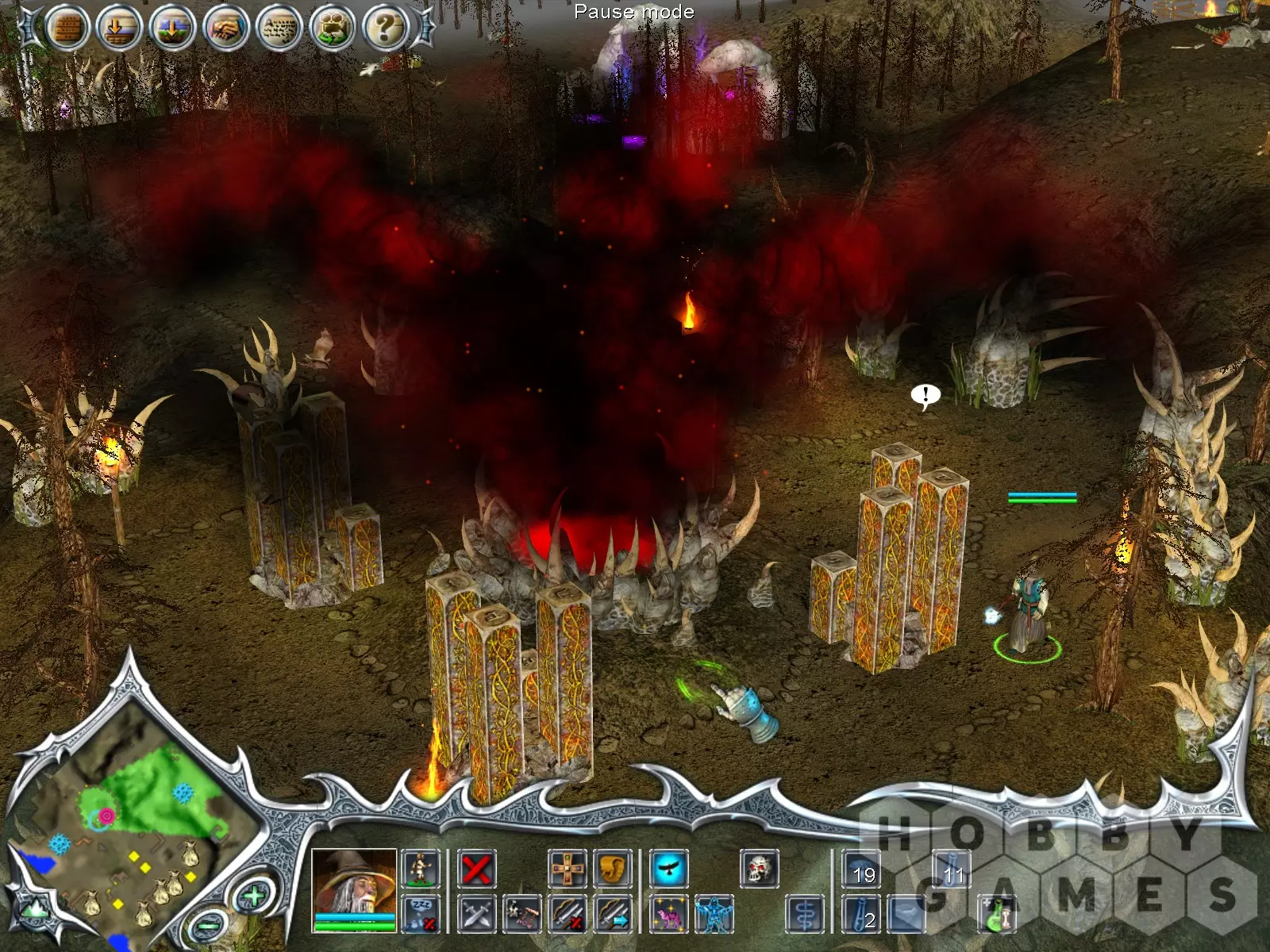Screen dimensions: 1270x952
Task: Open the parchment scroll log button
Action: click(279, 29)
